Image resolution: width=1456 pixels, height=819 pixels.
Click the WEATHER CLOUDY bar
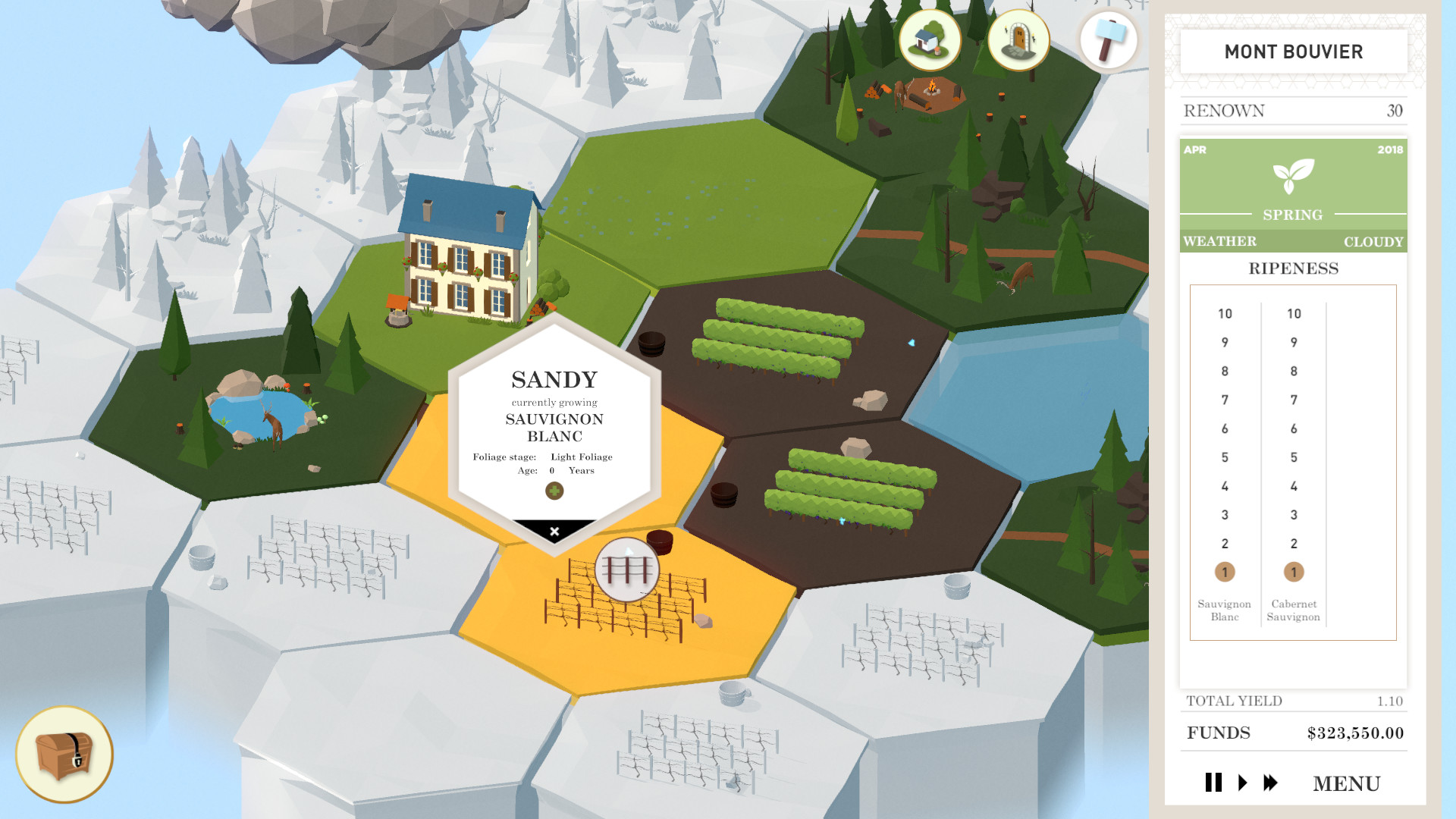point(1293,241)
